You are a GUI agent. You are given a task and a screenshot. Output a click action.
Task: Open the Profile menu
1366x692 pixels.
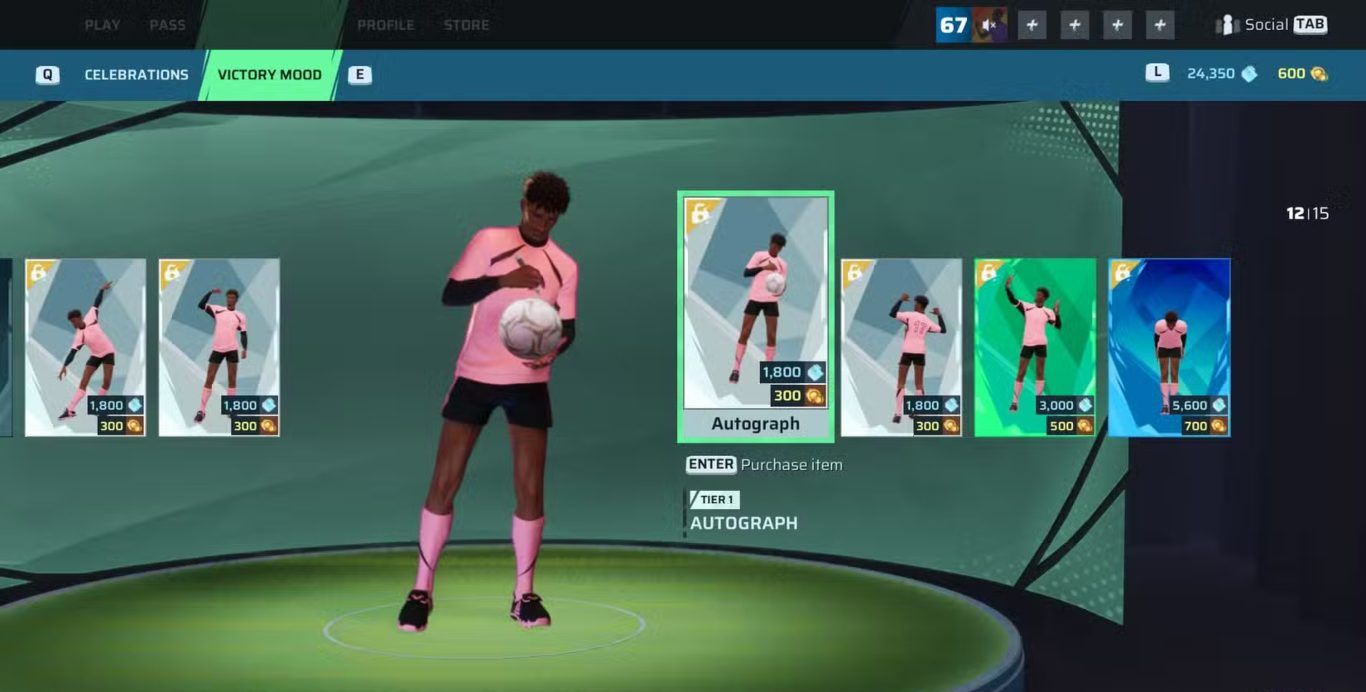click(385, 25)
